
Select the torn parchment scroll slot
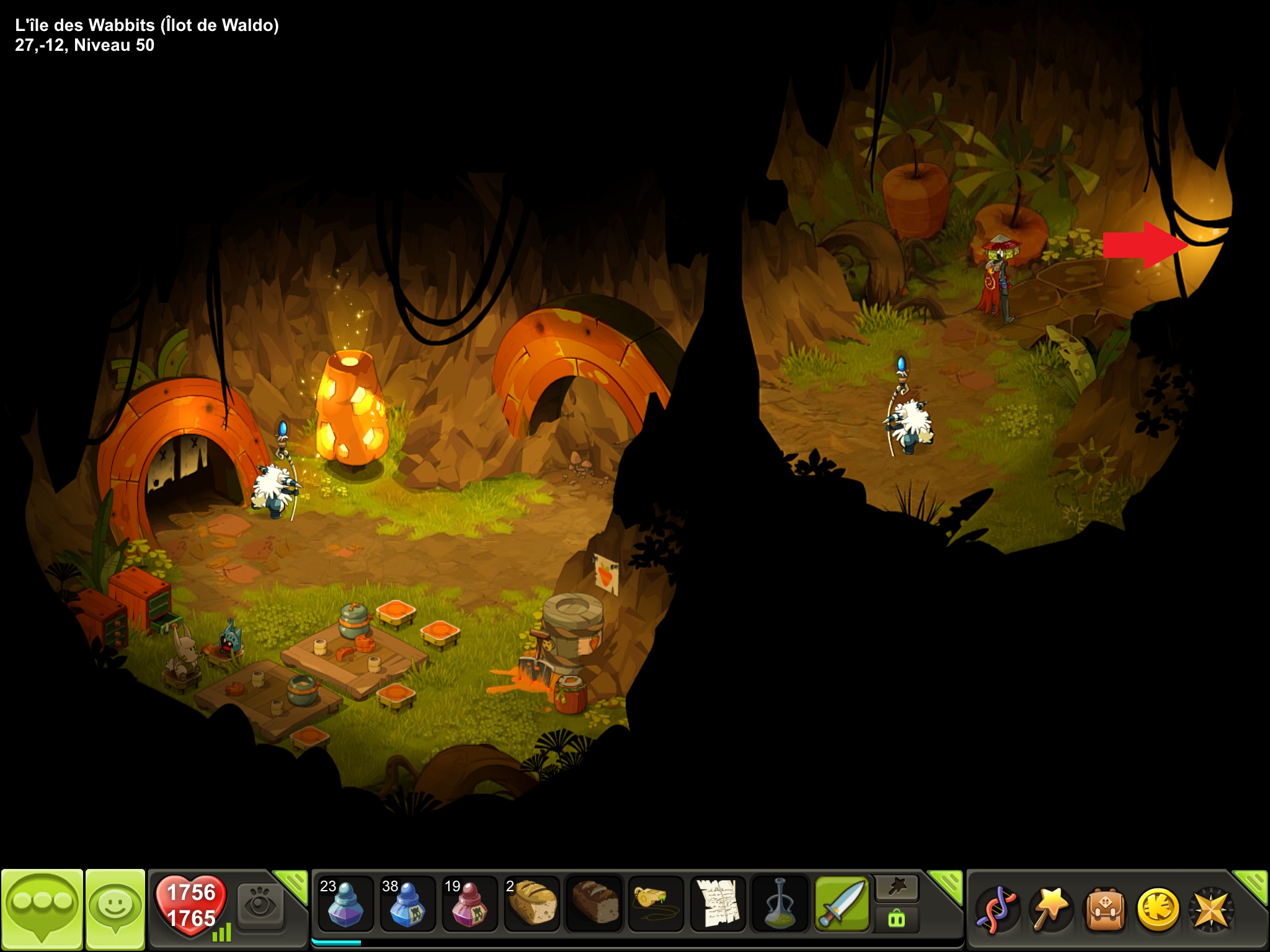(717, 904)
